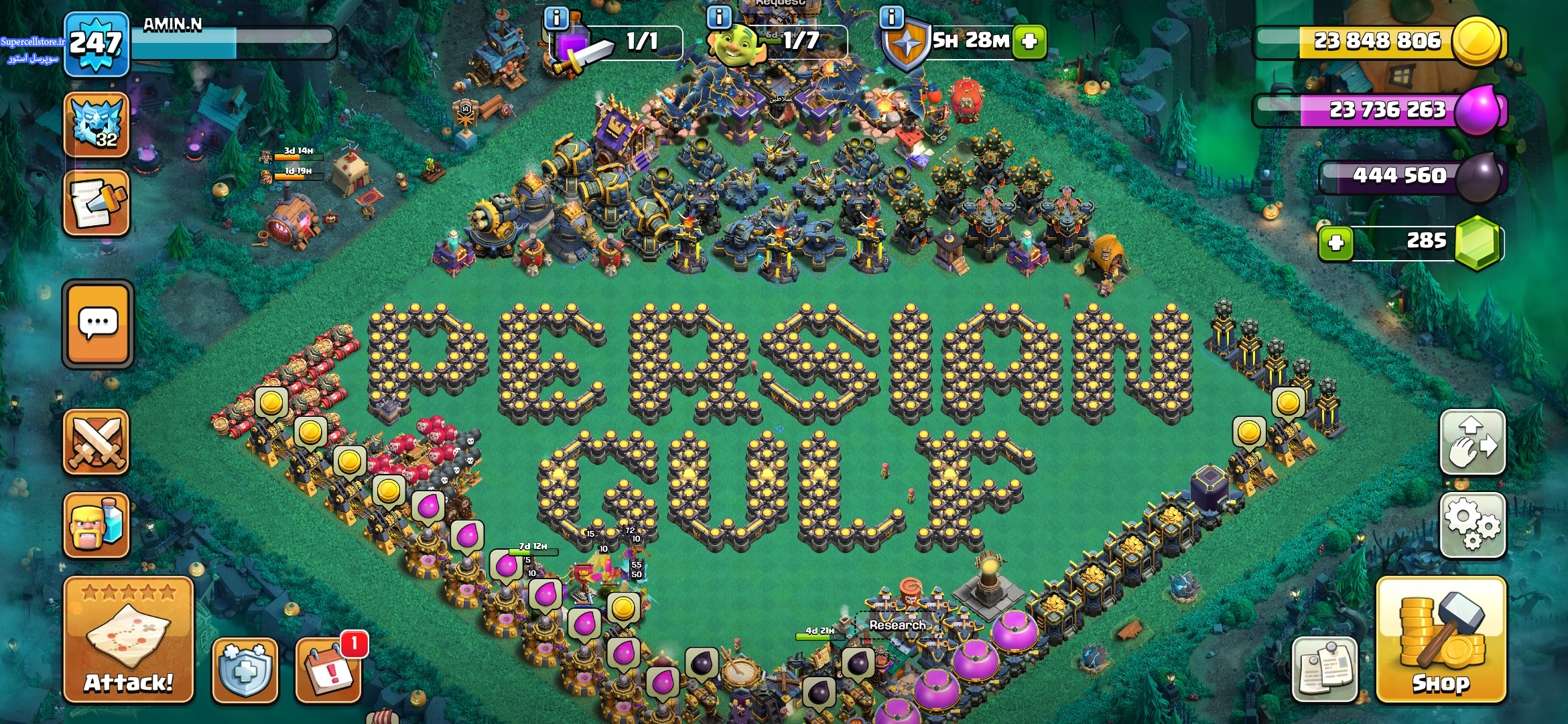Image resolution: width=1568 pixels, height=724 pixels.
Task: View the player level 247 profile badge
Action: click(96, 44)
